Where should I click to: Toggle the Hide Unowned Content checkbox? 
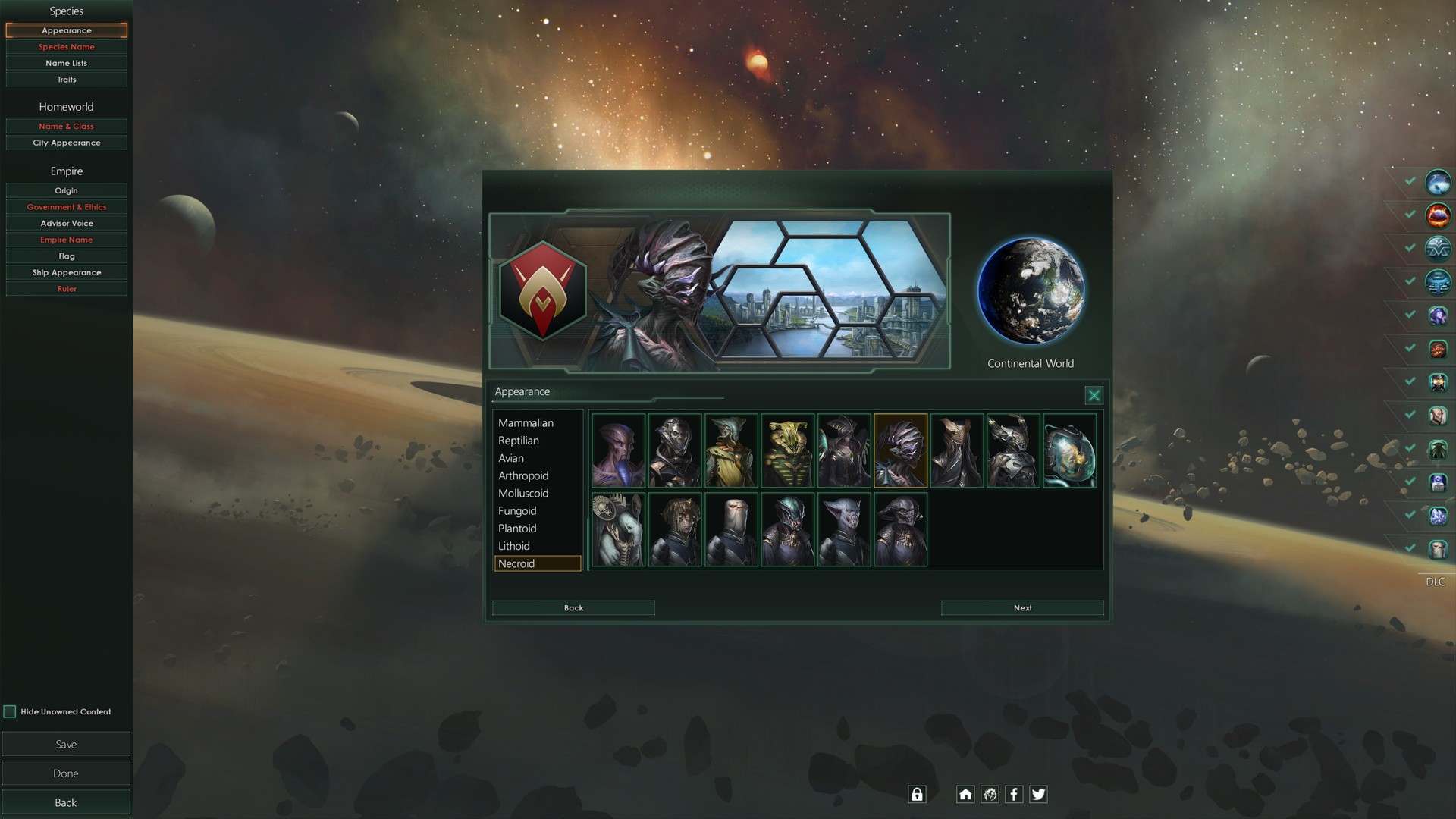click(x=10, y=711)
